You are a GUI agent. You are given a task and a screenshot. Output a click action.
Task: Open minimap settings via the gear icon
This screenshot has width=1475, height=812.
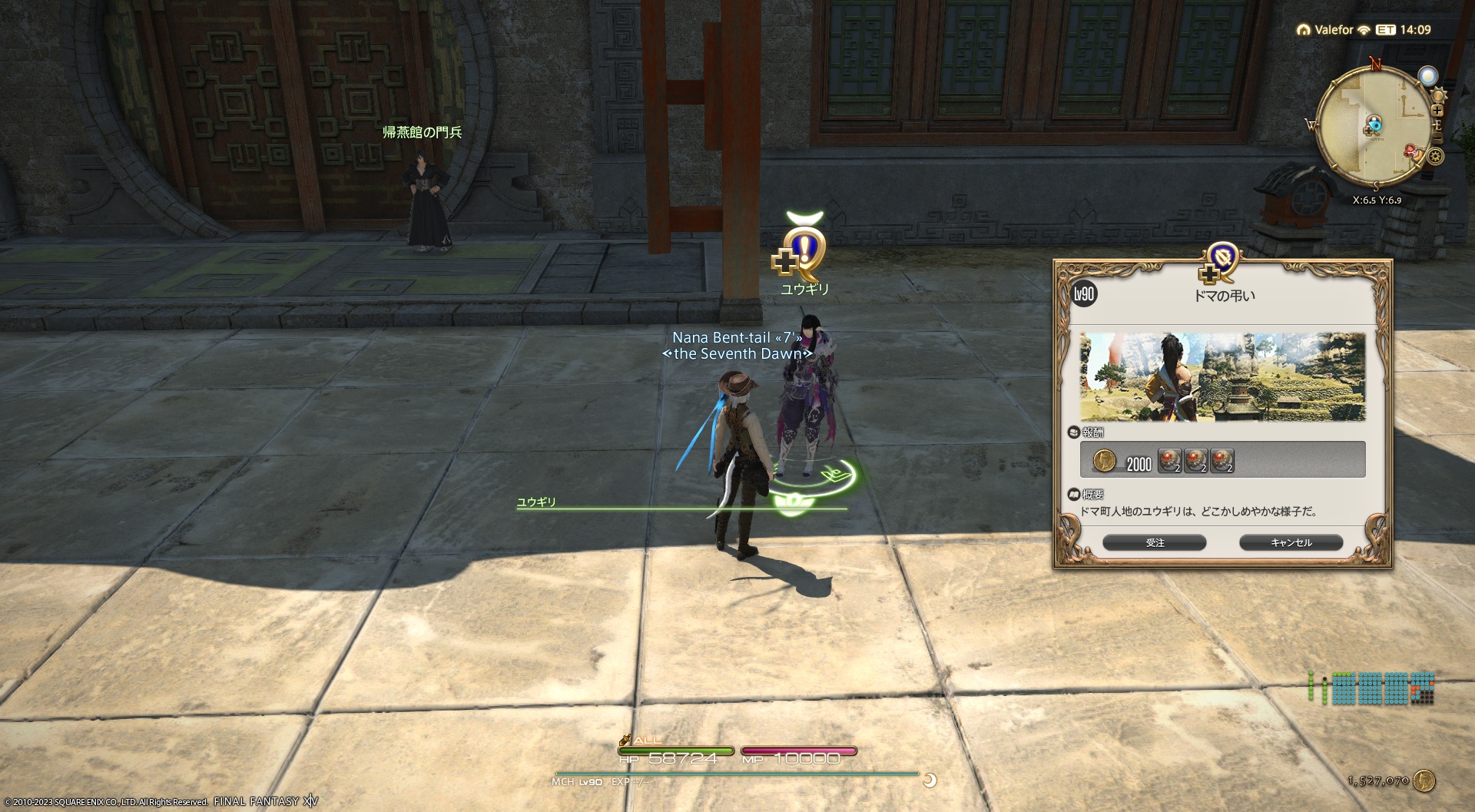coord(1435,157)
